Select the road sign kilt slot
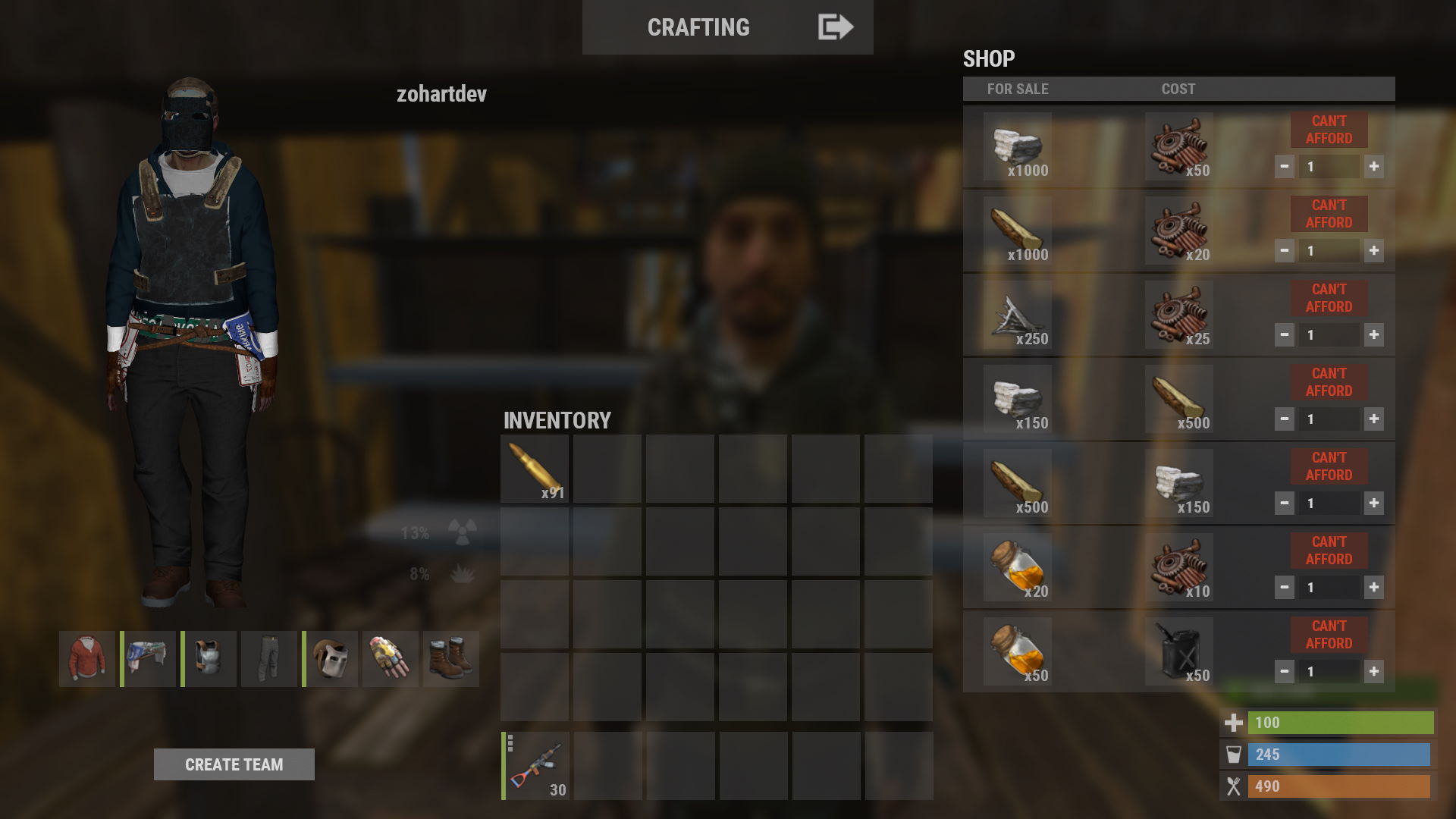This screenshot has height=819, width=1456. (149, 659)
